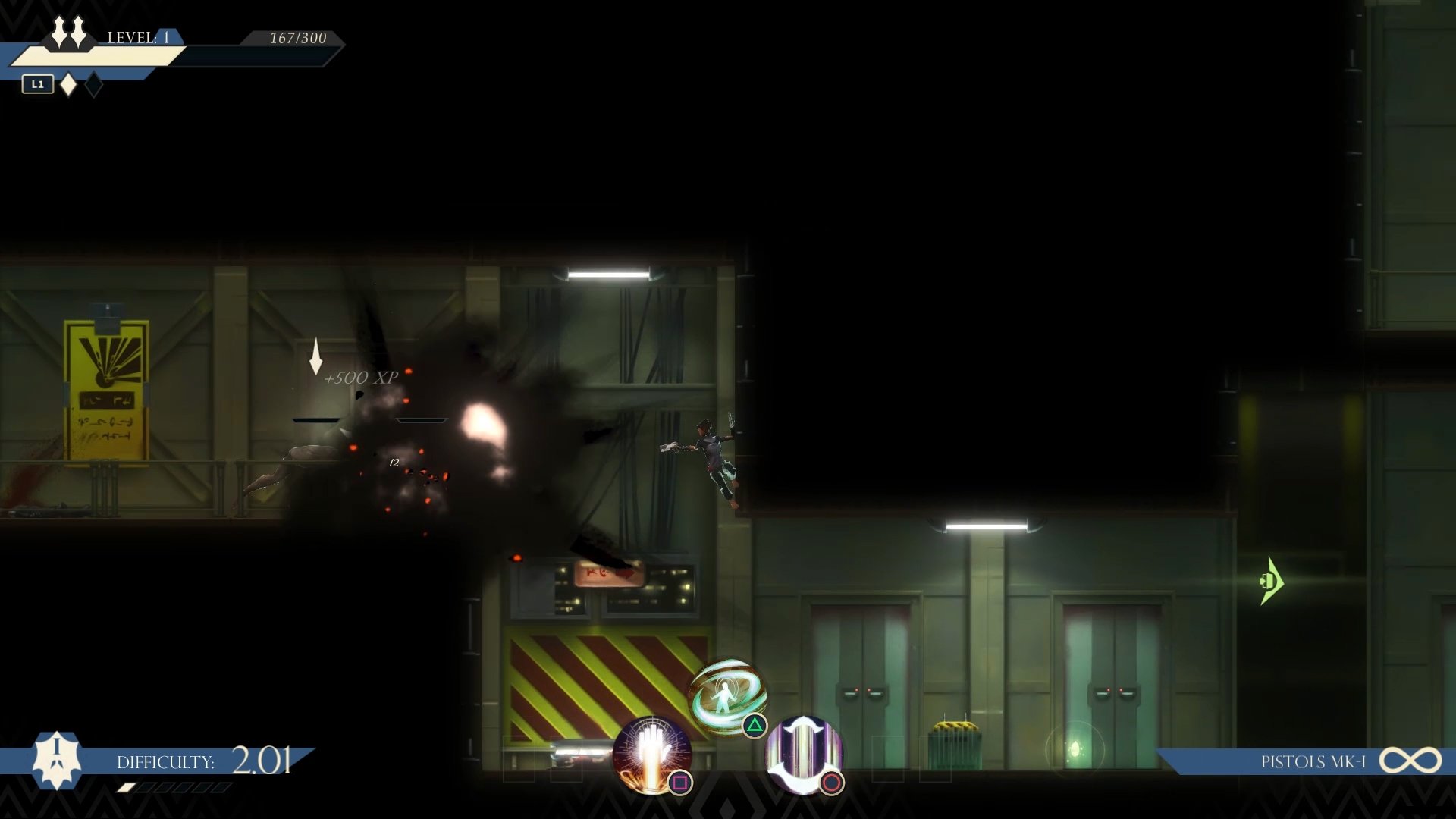Toggle the empty dark diamond charge pip
This screenshot has height=819, width=1456.
point(93,85)
